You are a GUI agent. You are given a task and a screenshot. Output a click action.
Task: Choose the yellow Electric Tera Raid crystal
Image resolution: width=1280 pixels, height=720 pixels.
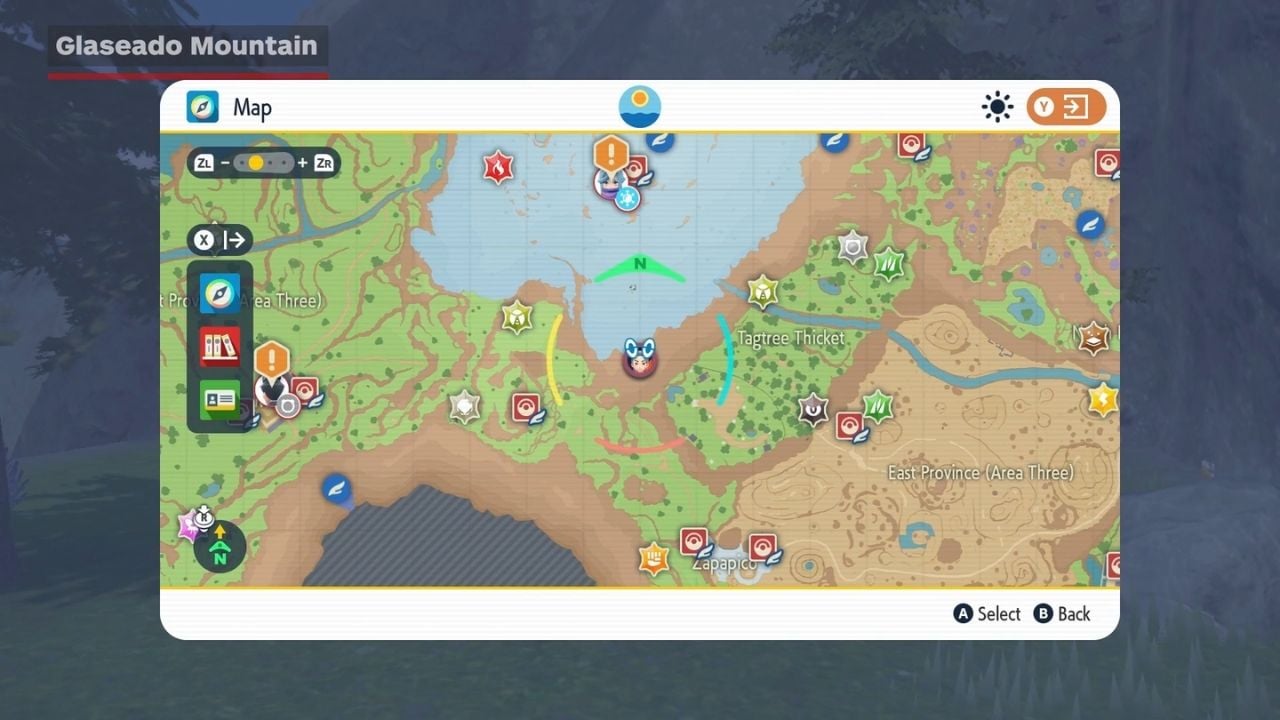(x=1103, y=400)
